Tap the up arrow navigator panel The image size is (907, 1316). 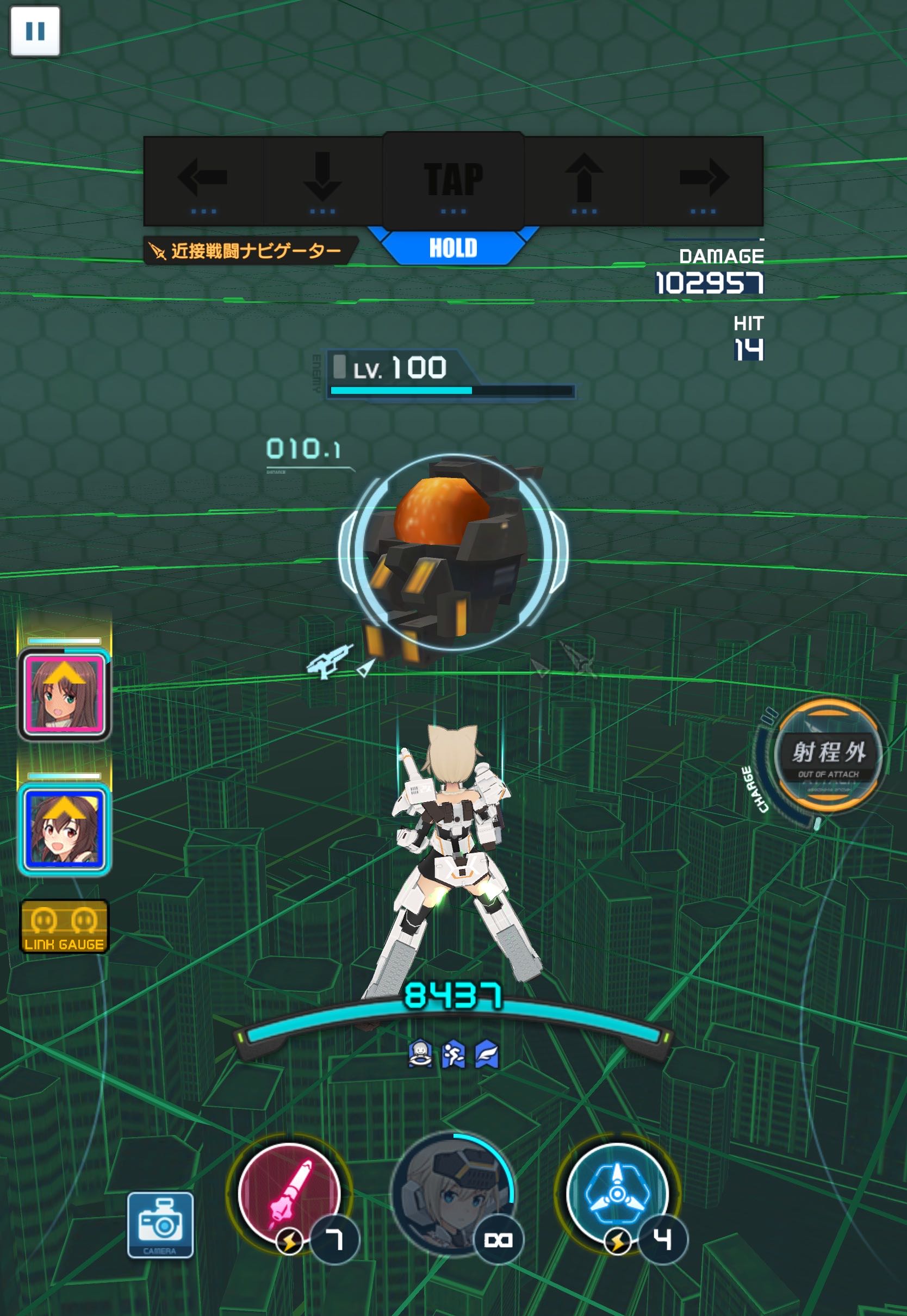(583, 181)
